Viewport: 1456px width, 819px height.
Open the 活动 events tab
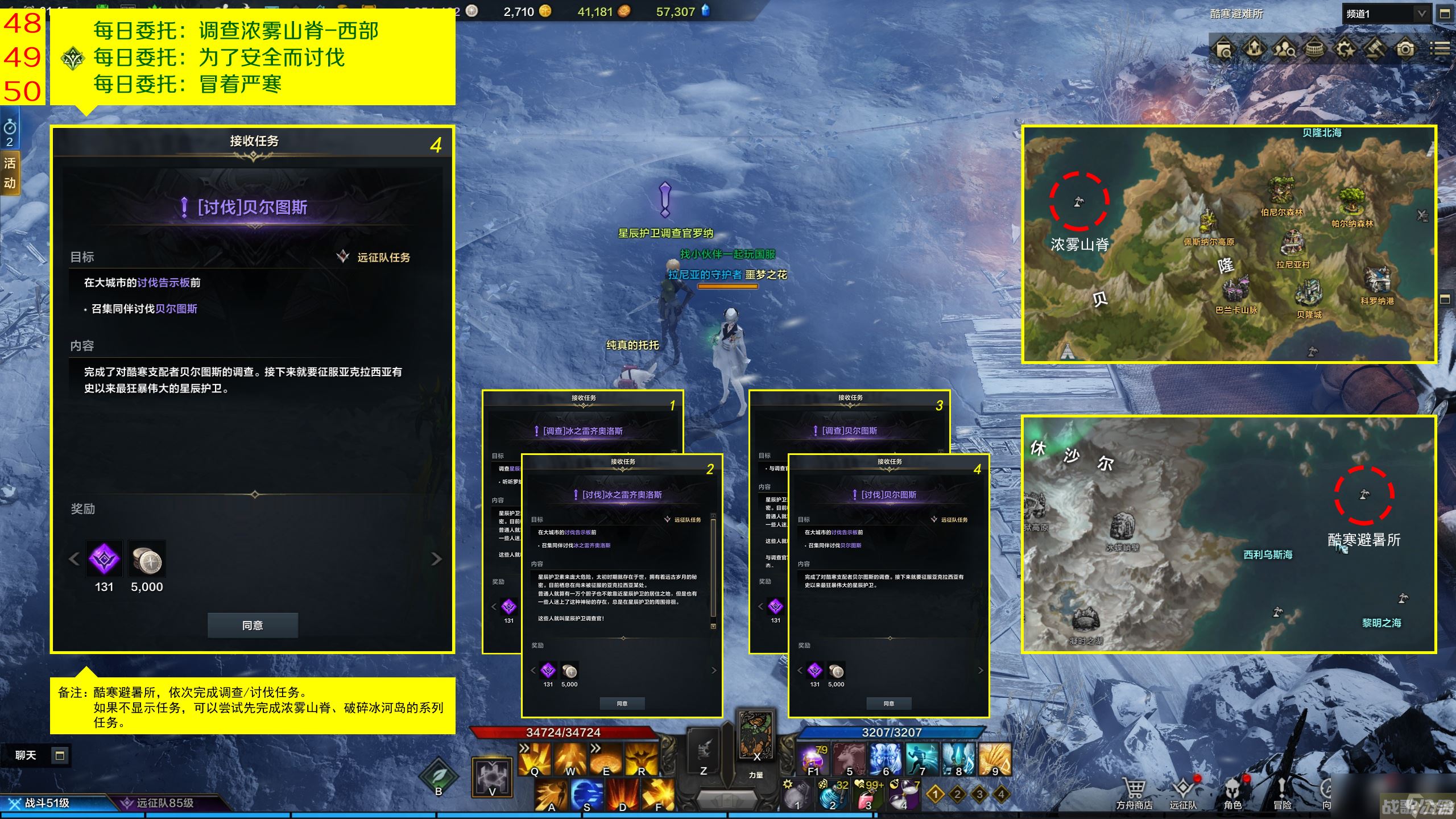click(10, 173)
